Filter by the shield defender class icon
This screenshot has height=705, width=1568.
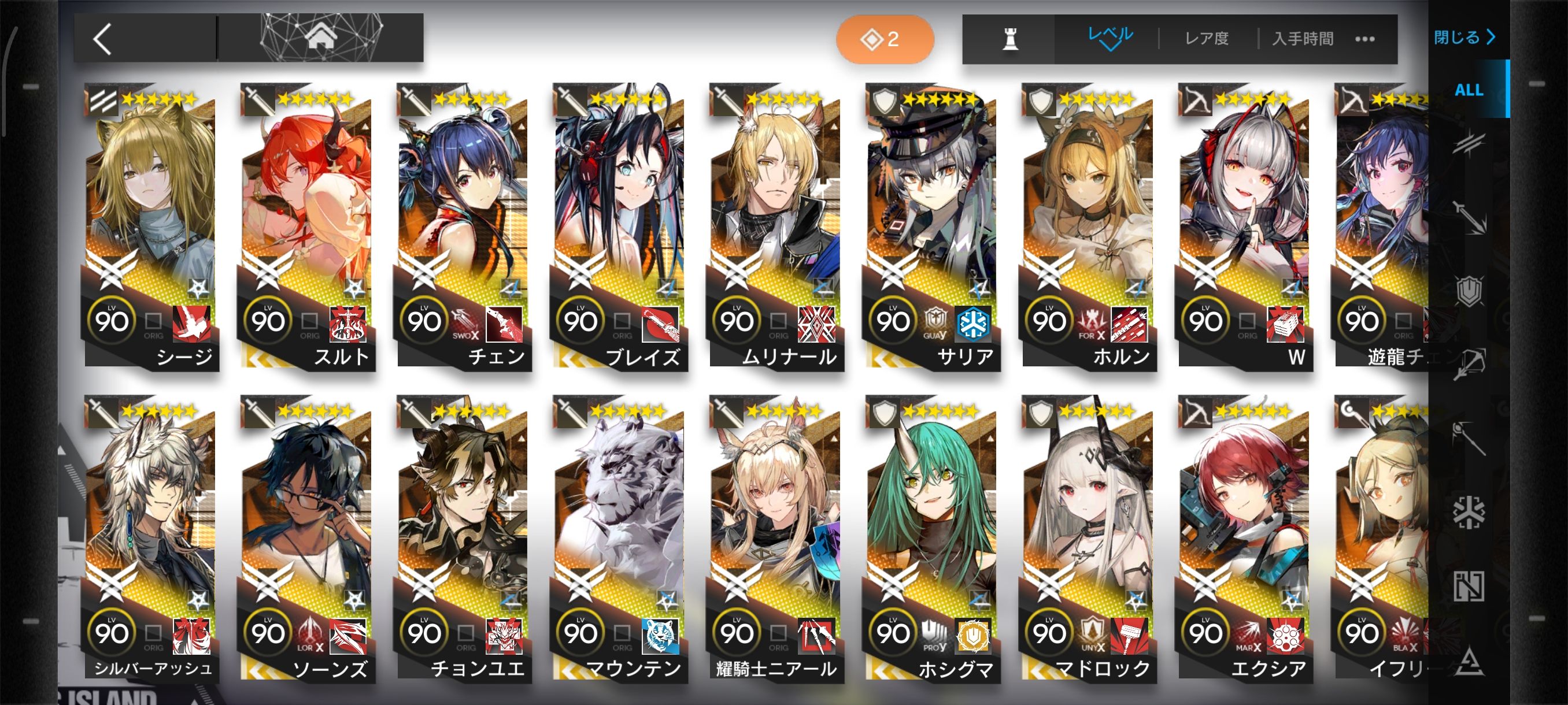tap(1469, 291)
